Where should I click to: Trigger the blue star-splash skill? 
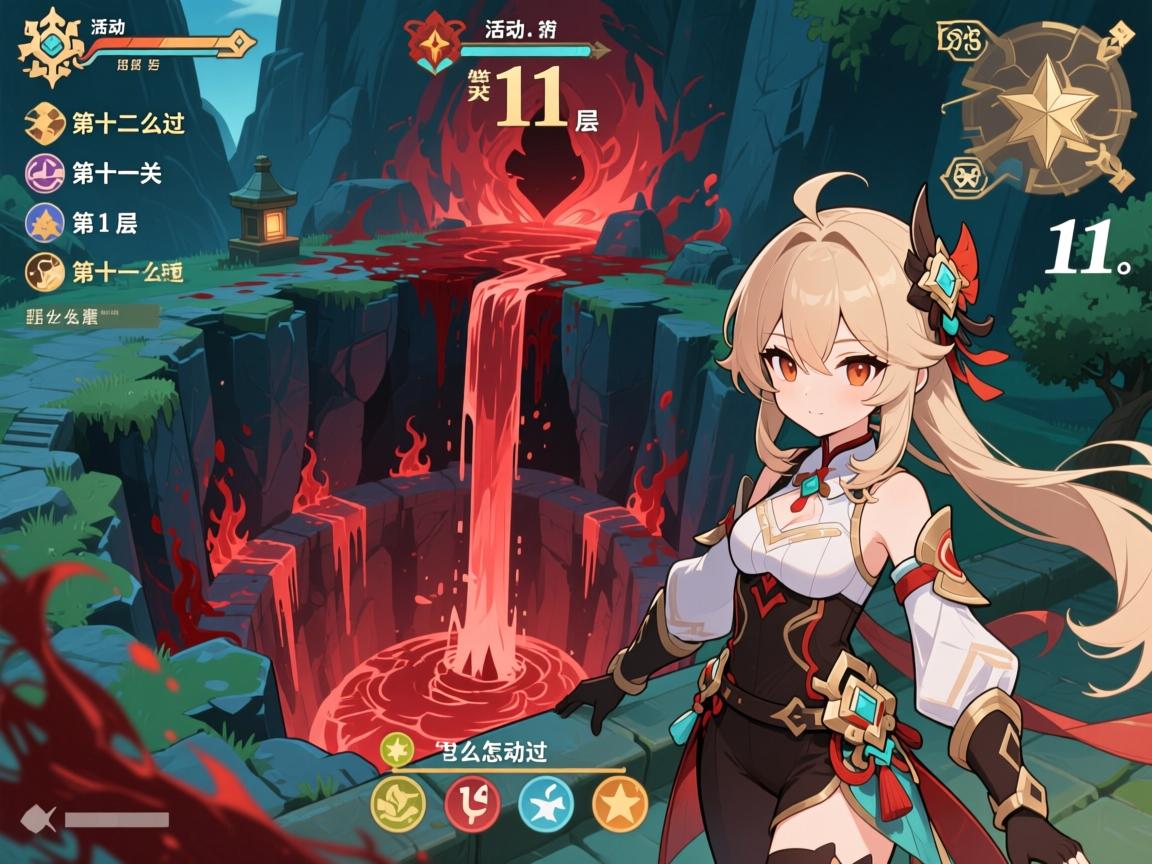click(x=546, y=803)
